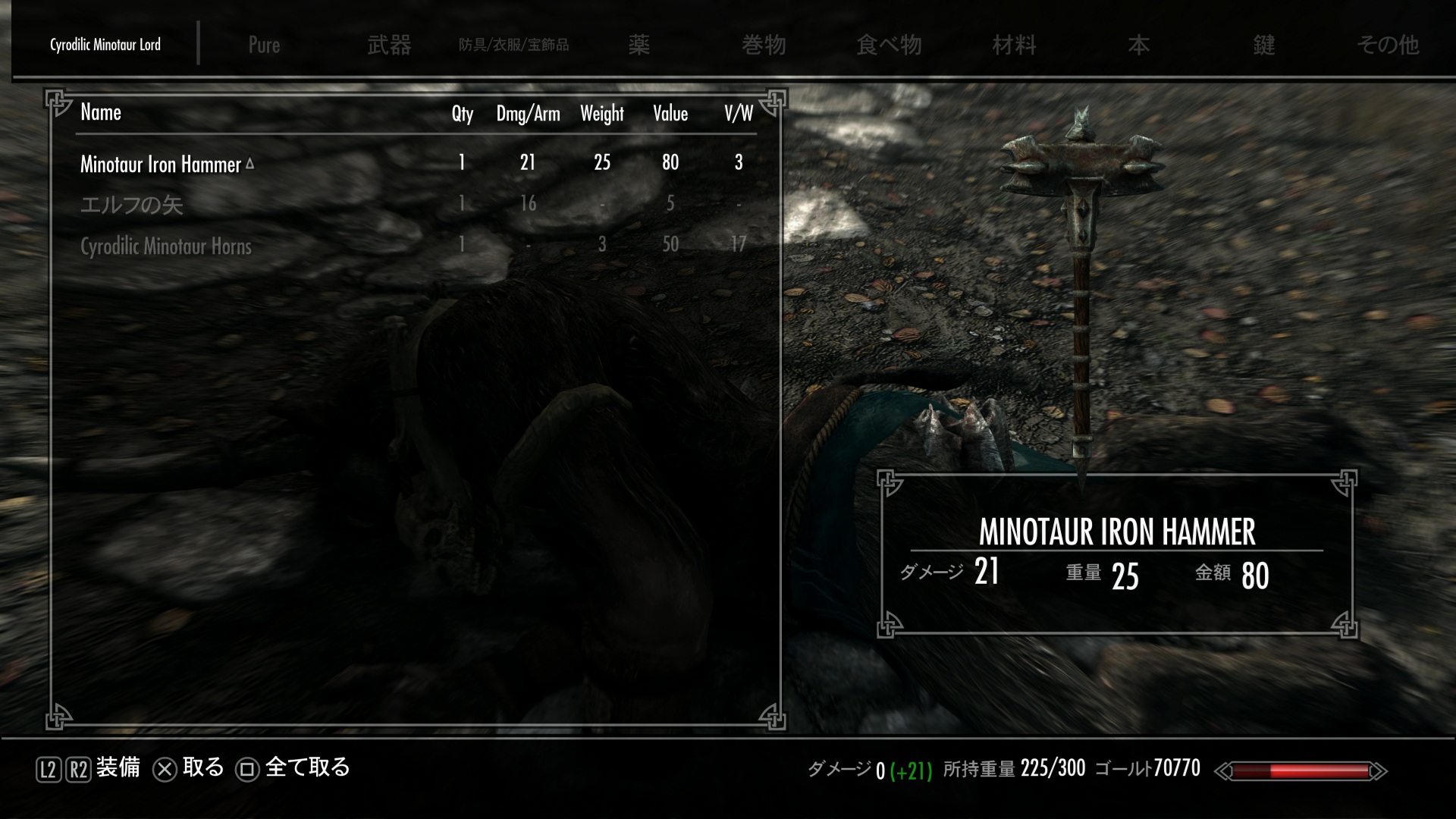Sort items by Qty column header
1456x819 pixels.
pos(462,114)
